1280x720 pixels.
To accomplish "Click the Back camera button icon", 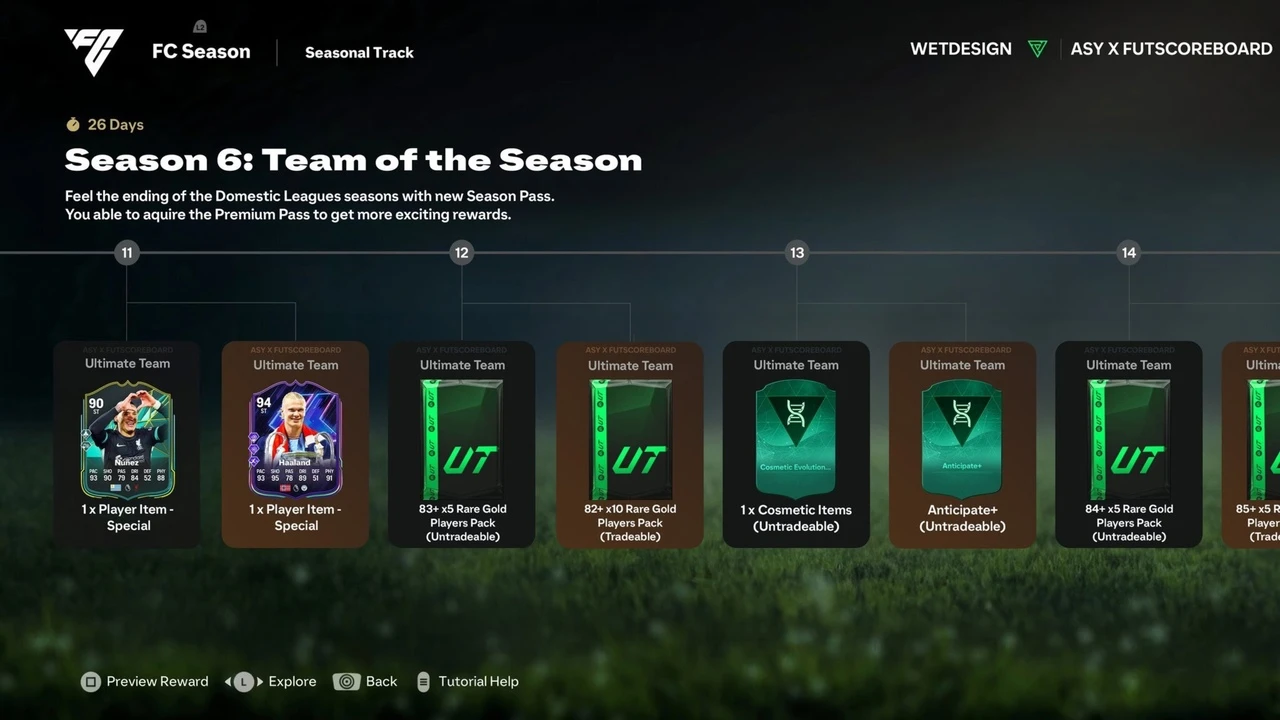I will point(347,681).
